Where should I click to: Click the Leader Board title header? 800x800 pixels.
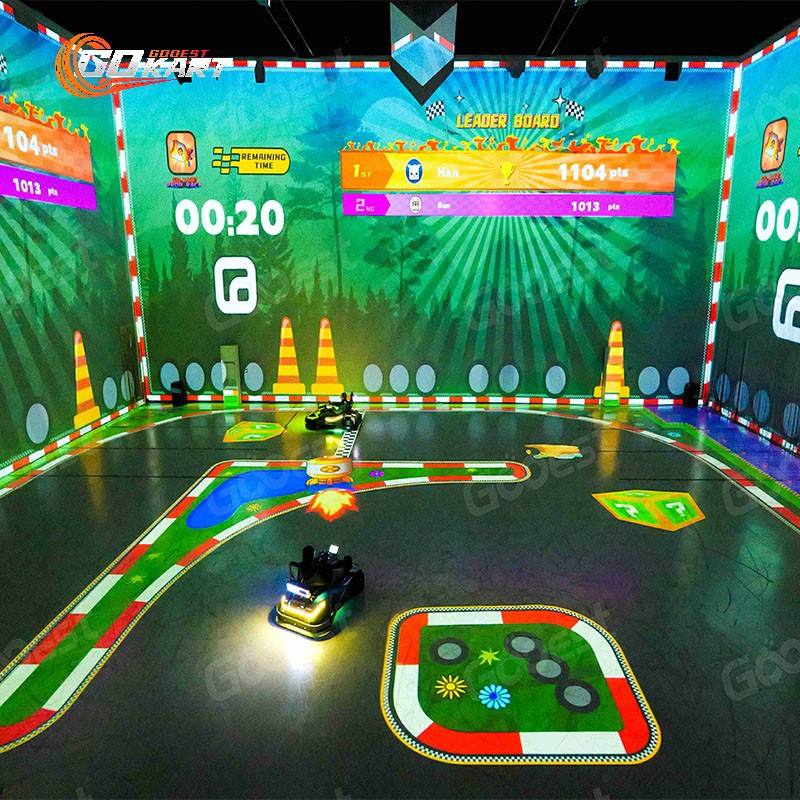coord(508,120)
